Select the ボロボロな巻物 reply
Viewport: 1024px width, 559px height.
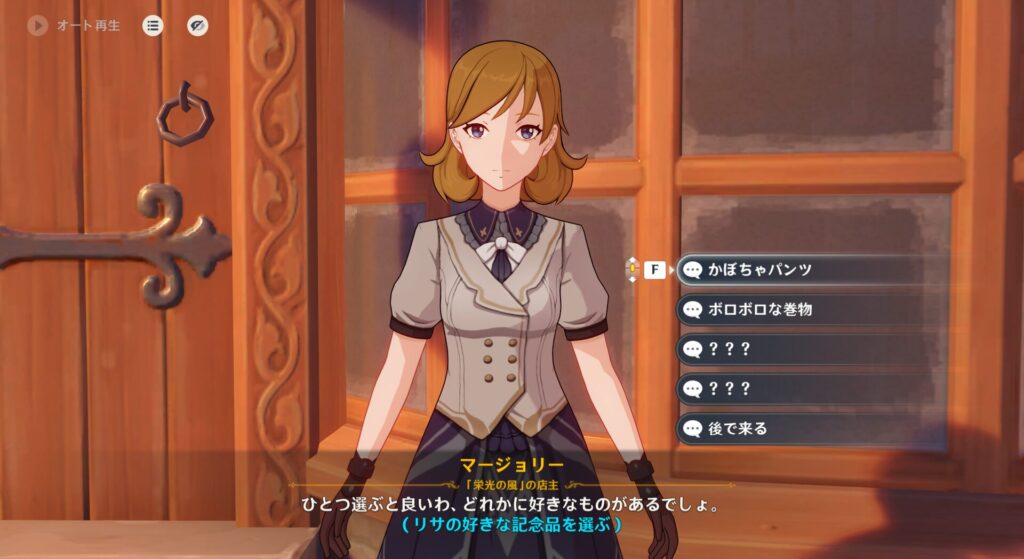point(810,309)
